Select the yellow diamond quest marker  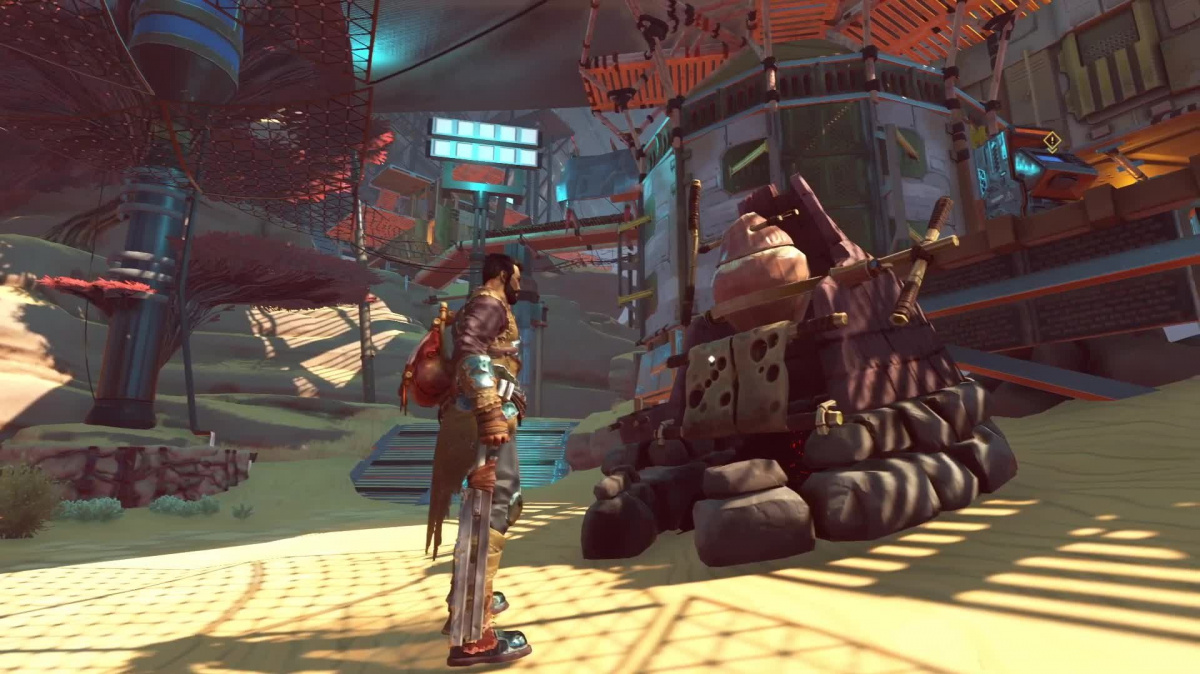click(1052, 141)
